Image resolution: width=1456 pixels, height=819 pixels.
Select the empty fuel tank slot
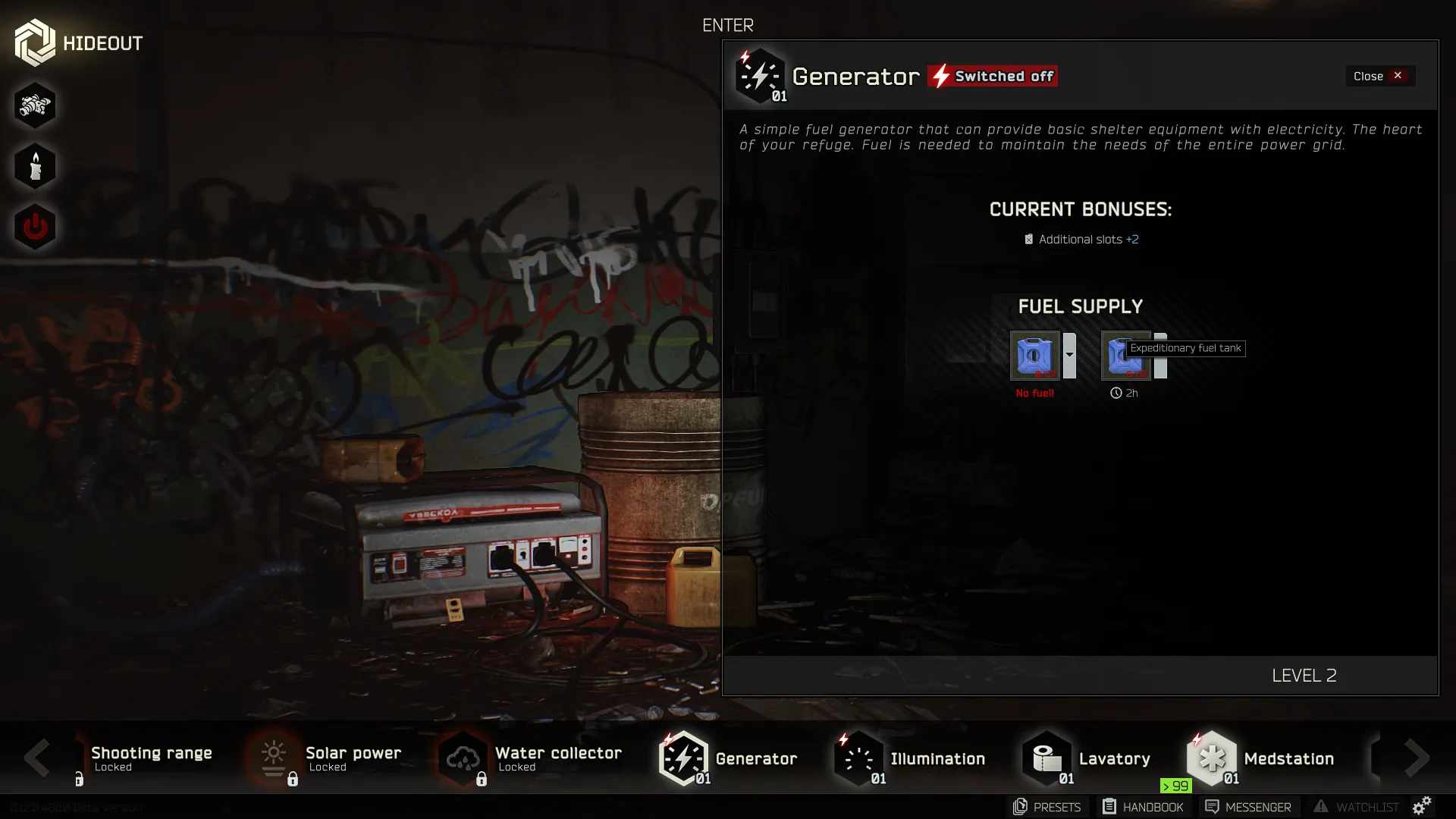coord(1034,355)
